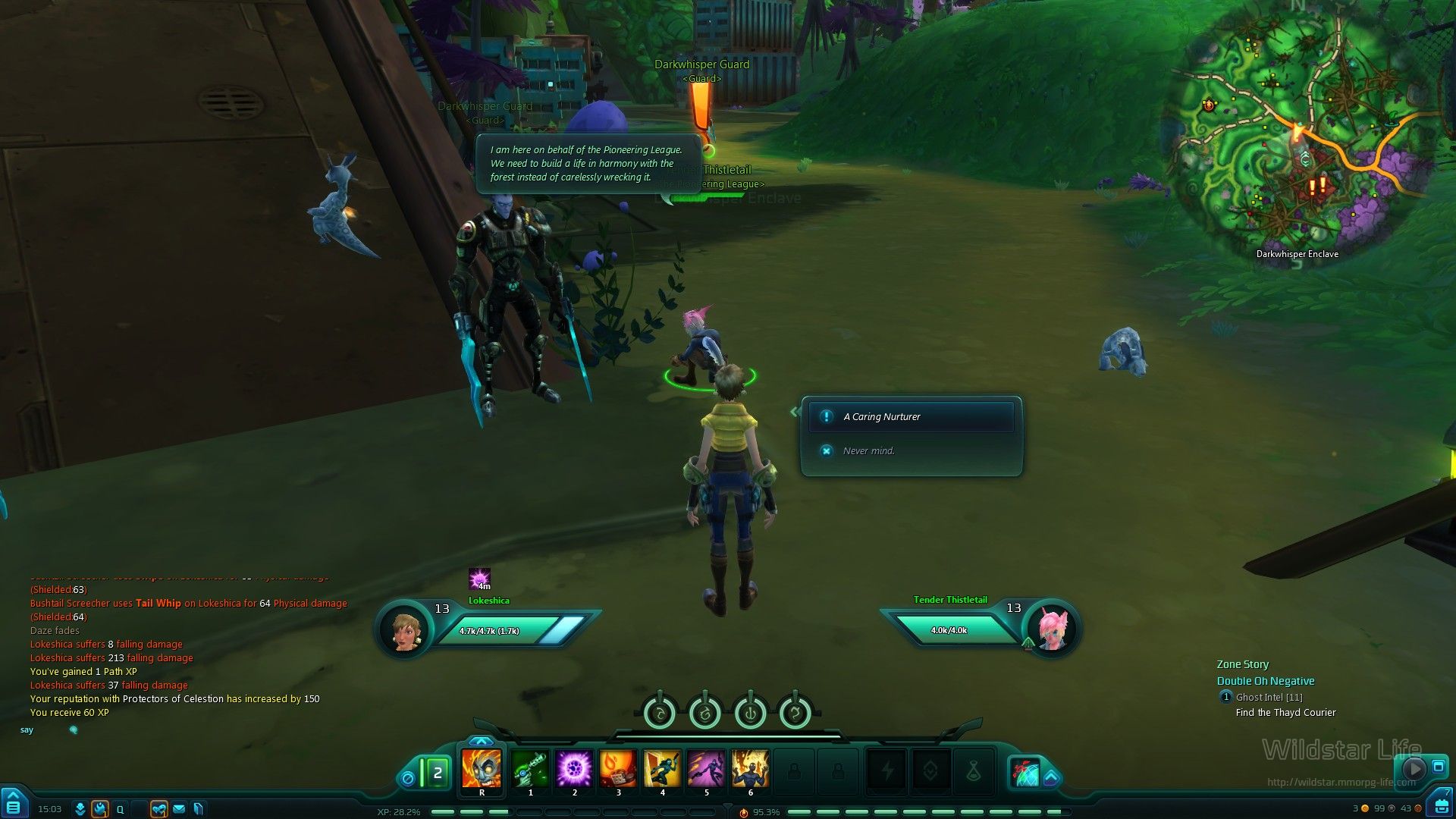Click the Tender Thistletail target portrait

(x=1052, y=629)
